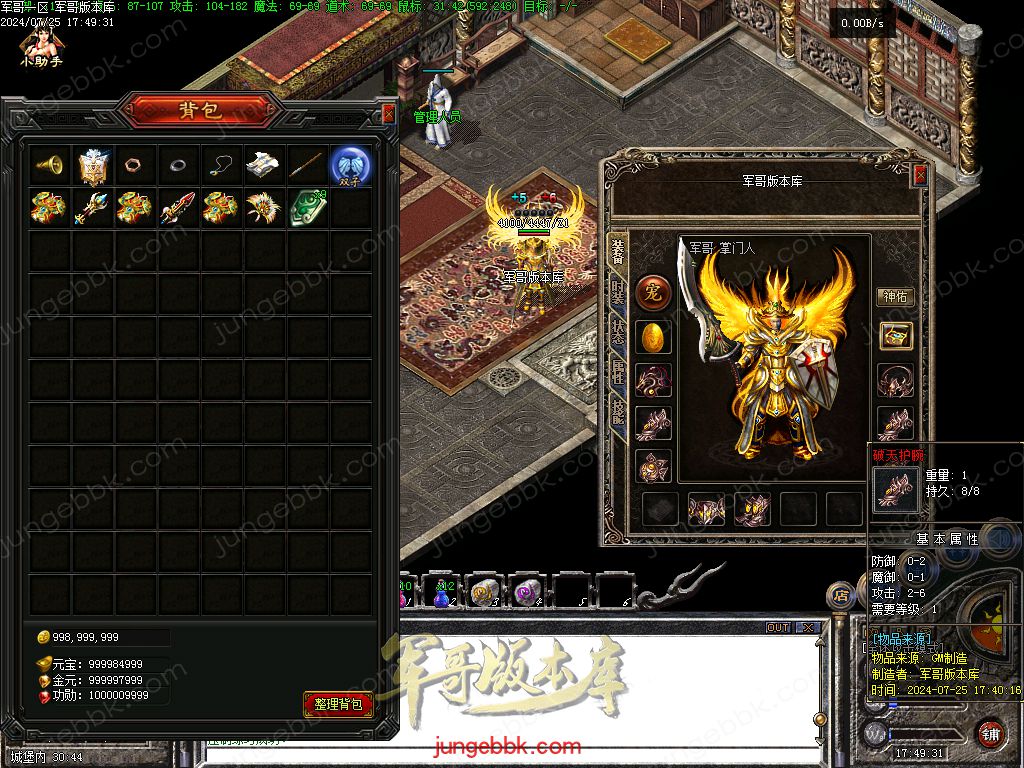Select the golden egg equipment slot
The height and width of the screenshot is (768, 1024).
653,337
